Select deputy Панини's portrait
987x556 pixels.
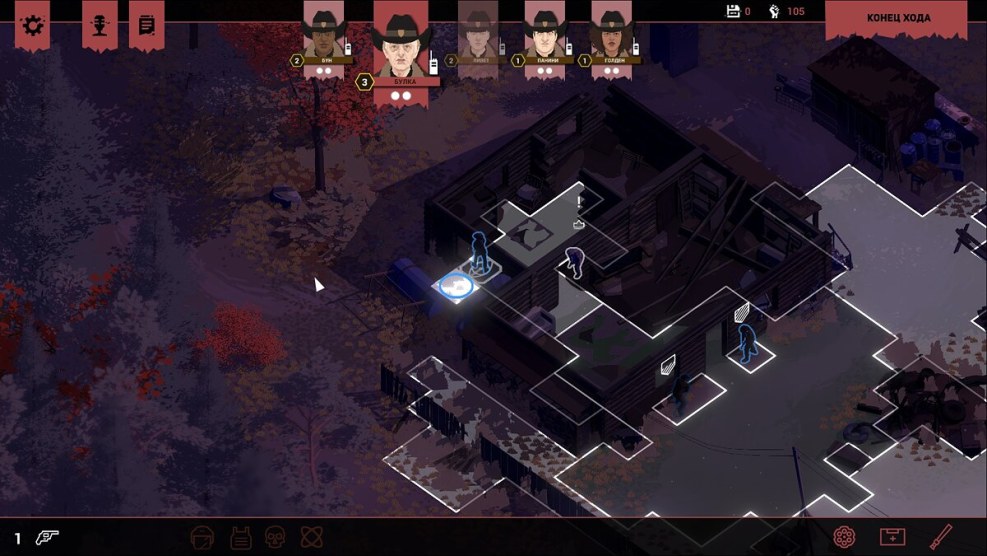[x=545, y=31]
